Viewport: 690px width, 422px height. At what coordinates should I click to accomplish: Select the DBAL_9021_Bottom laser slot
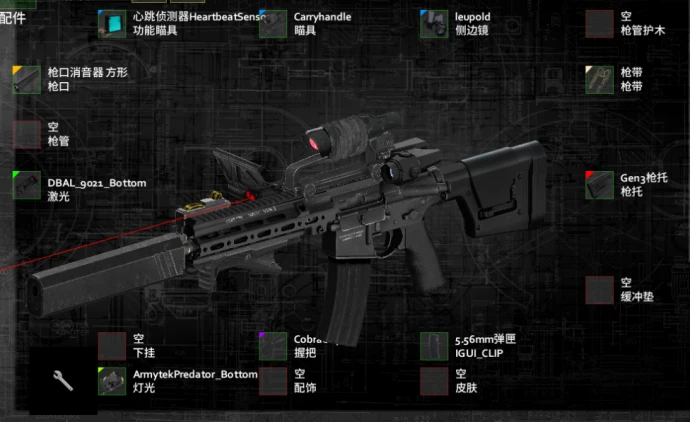(x=27, y=186)
